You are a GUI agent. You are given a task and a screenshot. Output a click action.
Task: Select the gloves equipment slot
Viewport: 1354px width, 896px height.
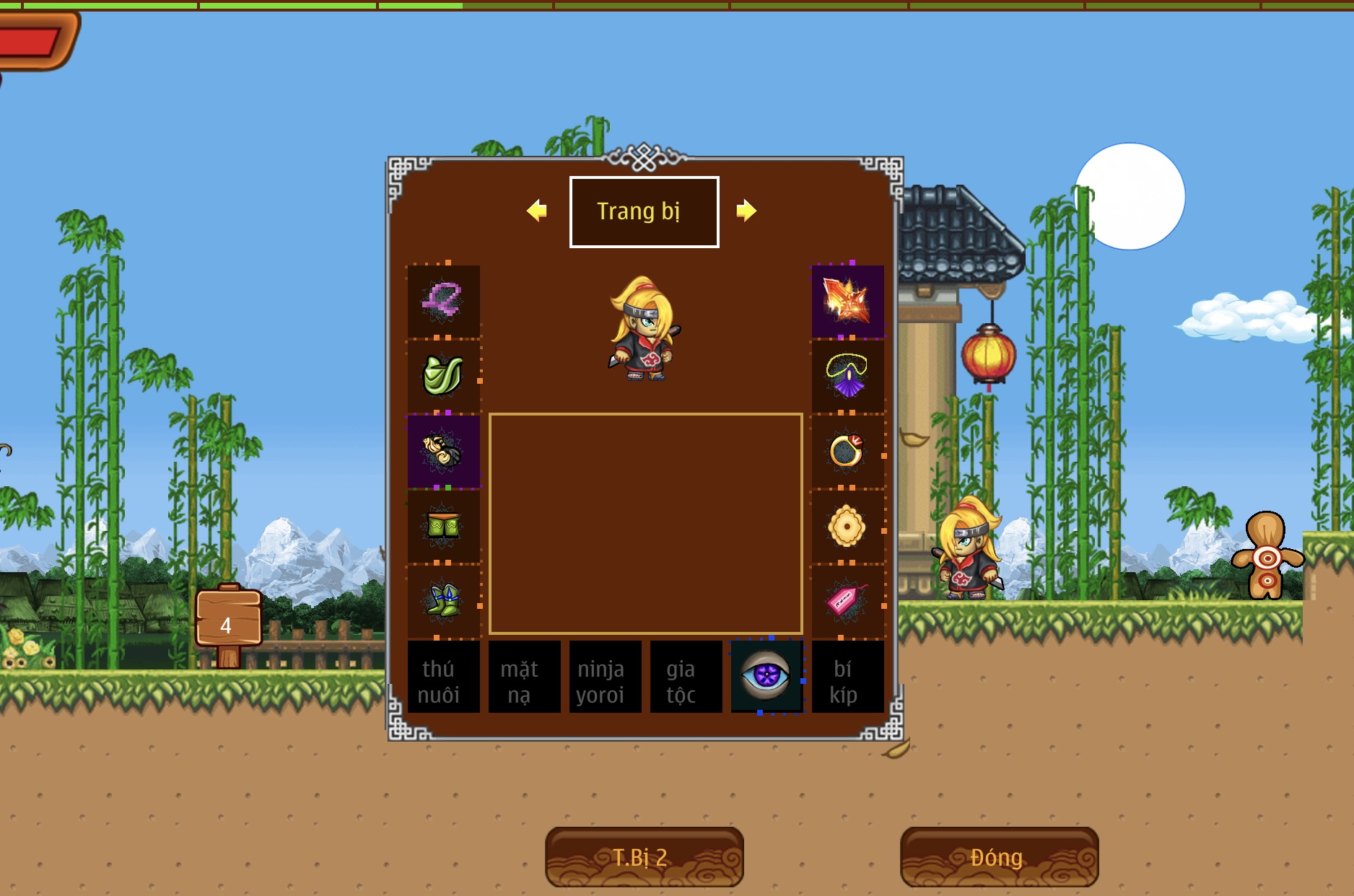coord(443,451)
